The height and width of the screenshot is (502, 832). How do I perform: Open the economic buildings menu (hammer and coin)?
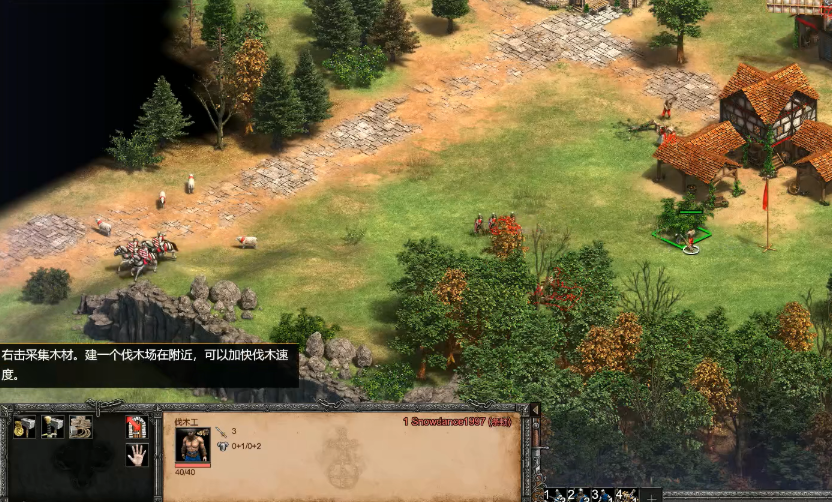tap(25, 427)
